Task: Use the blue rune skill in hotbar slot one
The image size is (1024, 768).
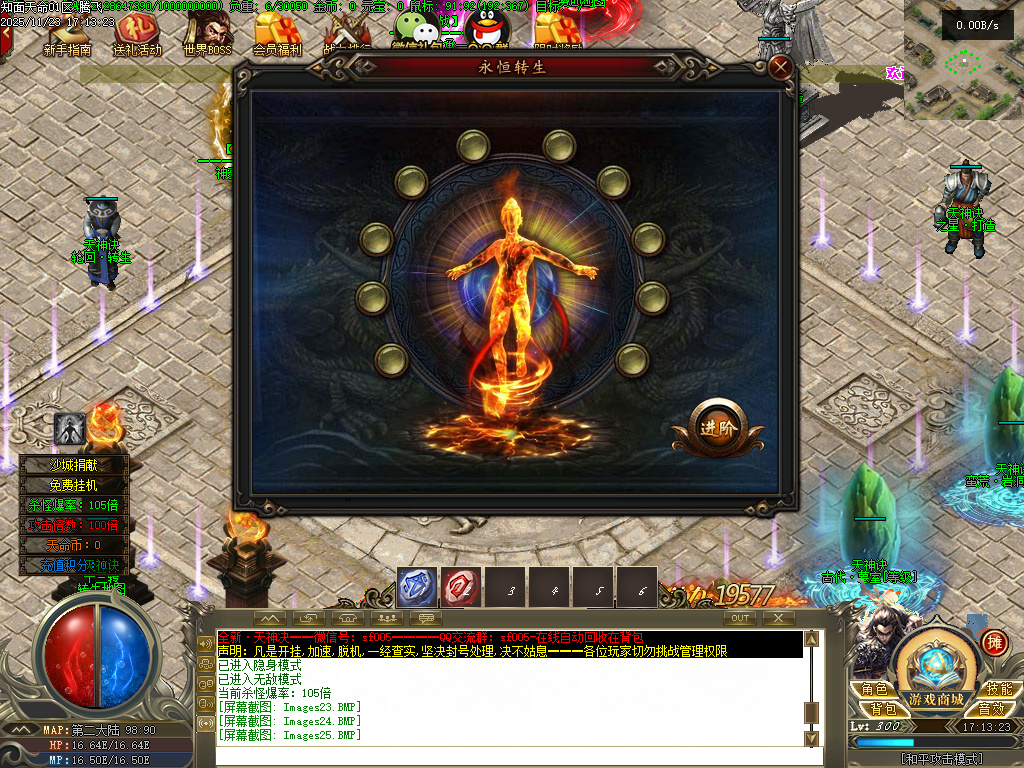Action: pyautogui.click(x=416, y=588)
